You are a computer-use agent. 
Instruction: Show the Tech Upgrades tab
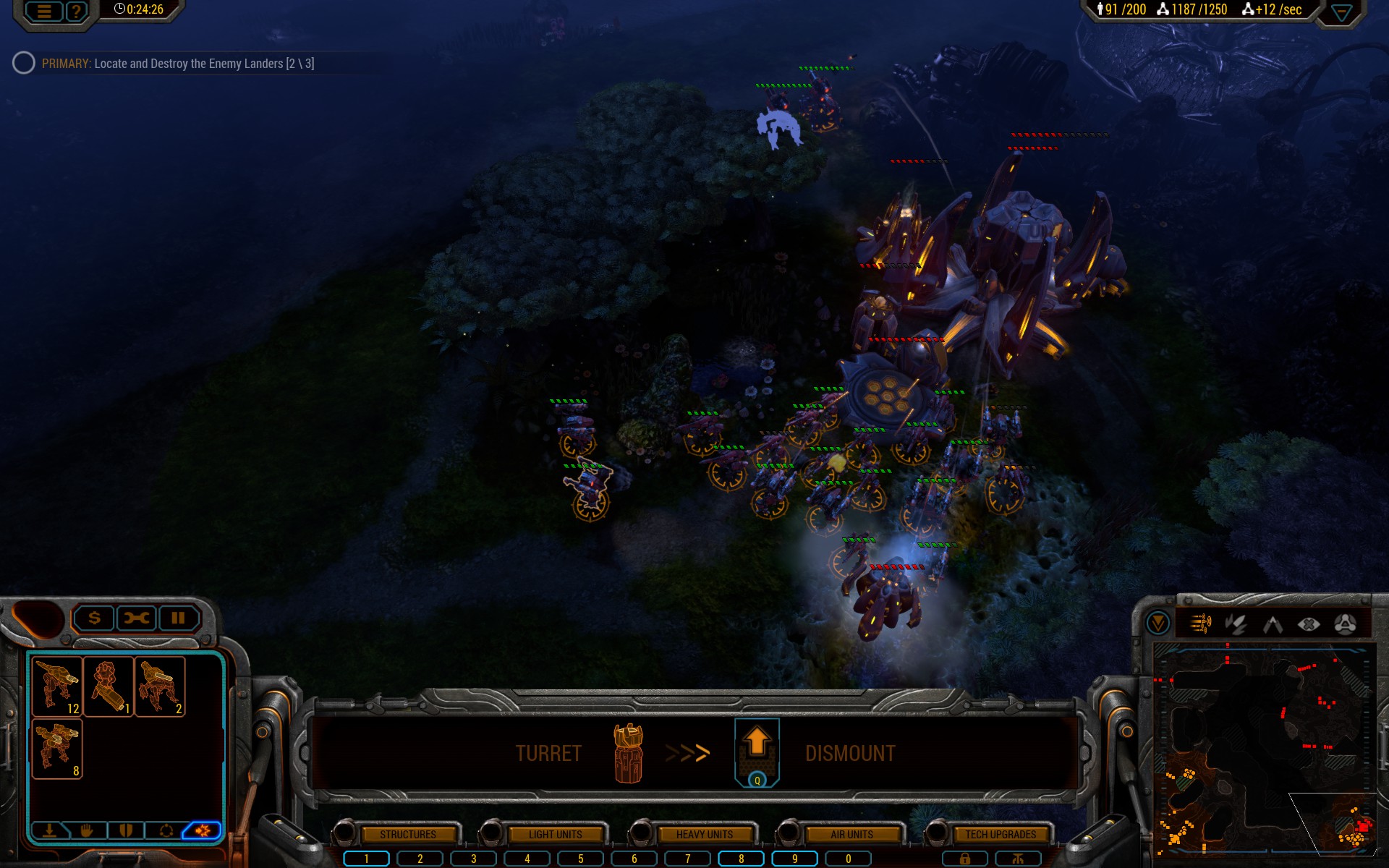pos(1001,834)
